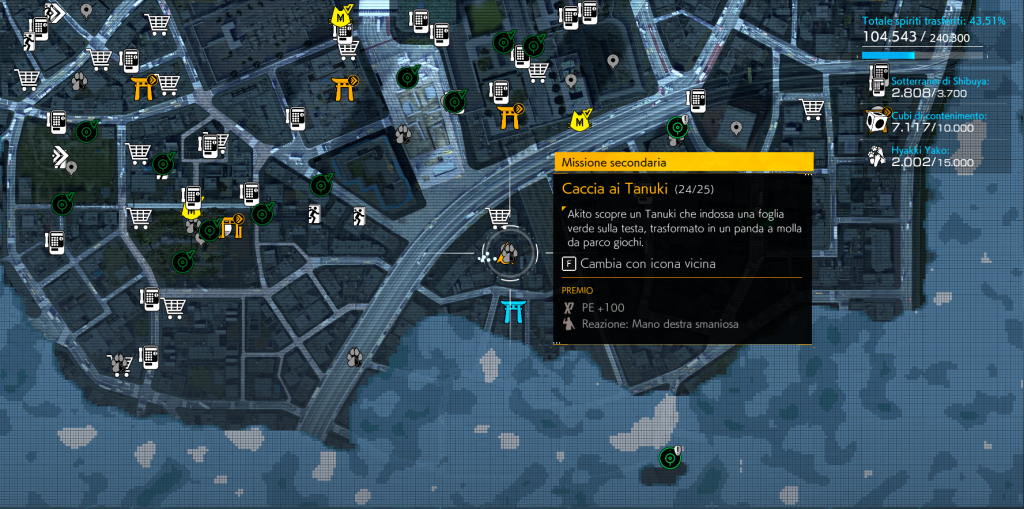Choose the yellow cat marker beside the mission tooltip
Viewport: 1024px width, 509px height.
(579, 121)
